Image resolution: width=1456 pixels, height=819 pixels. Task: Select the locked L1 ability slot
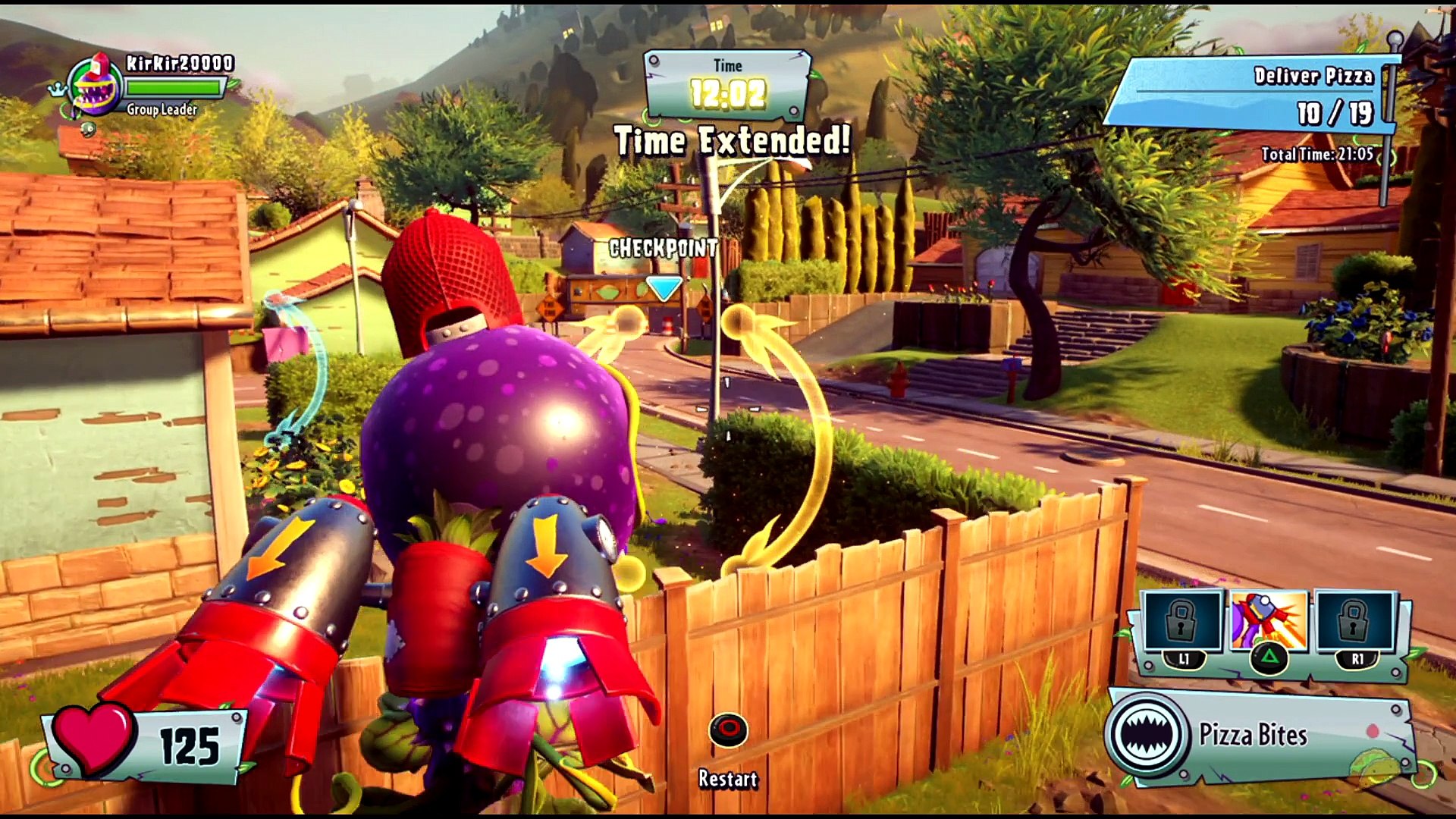coord(1181,621)
